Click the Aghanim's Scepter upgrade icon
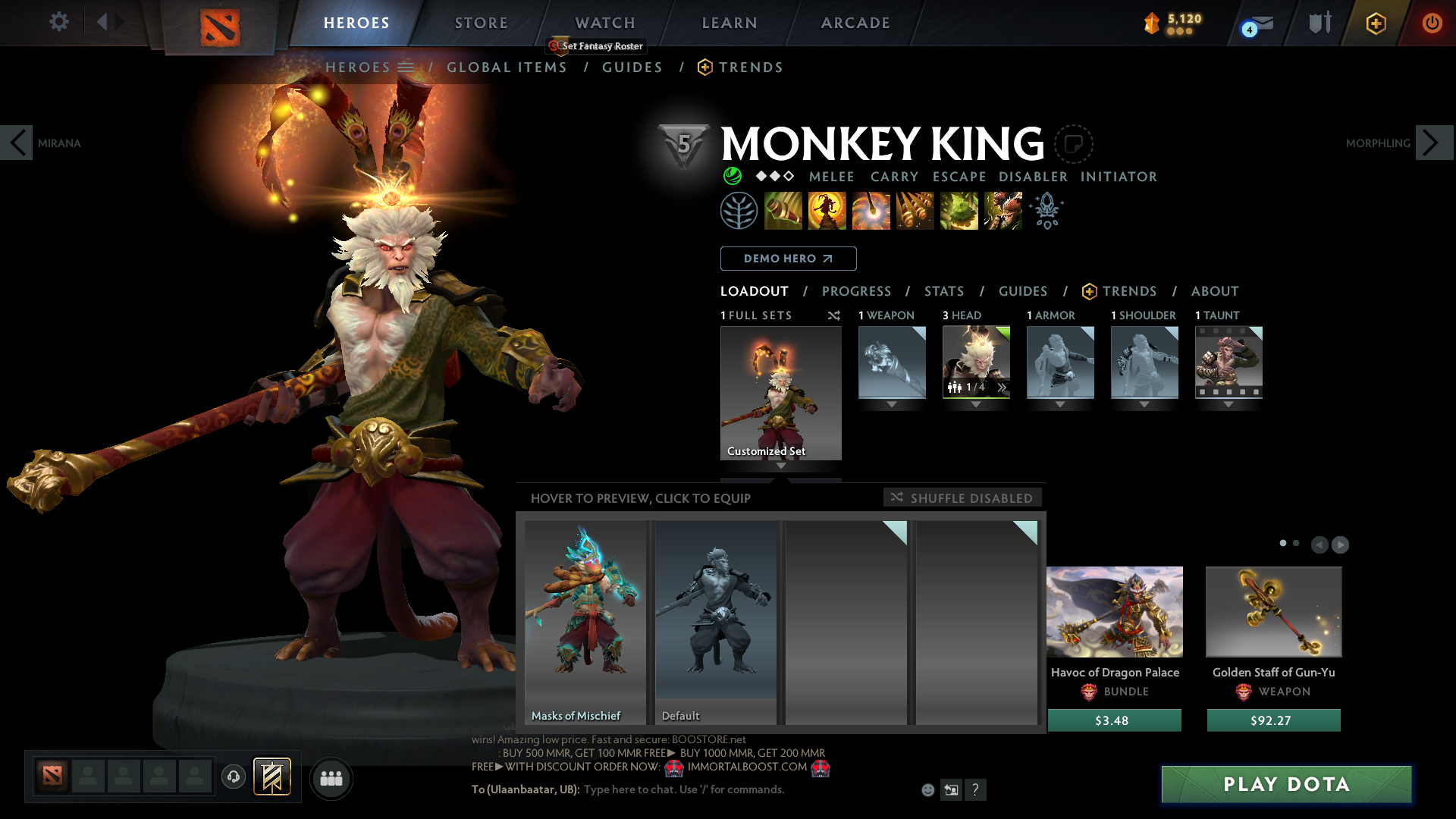The image size is (1456, 819). [1047, 211]
